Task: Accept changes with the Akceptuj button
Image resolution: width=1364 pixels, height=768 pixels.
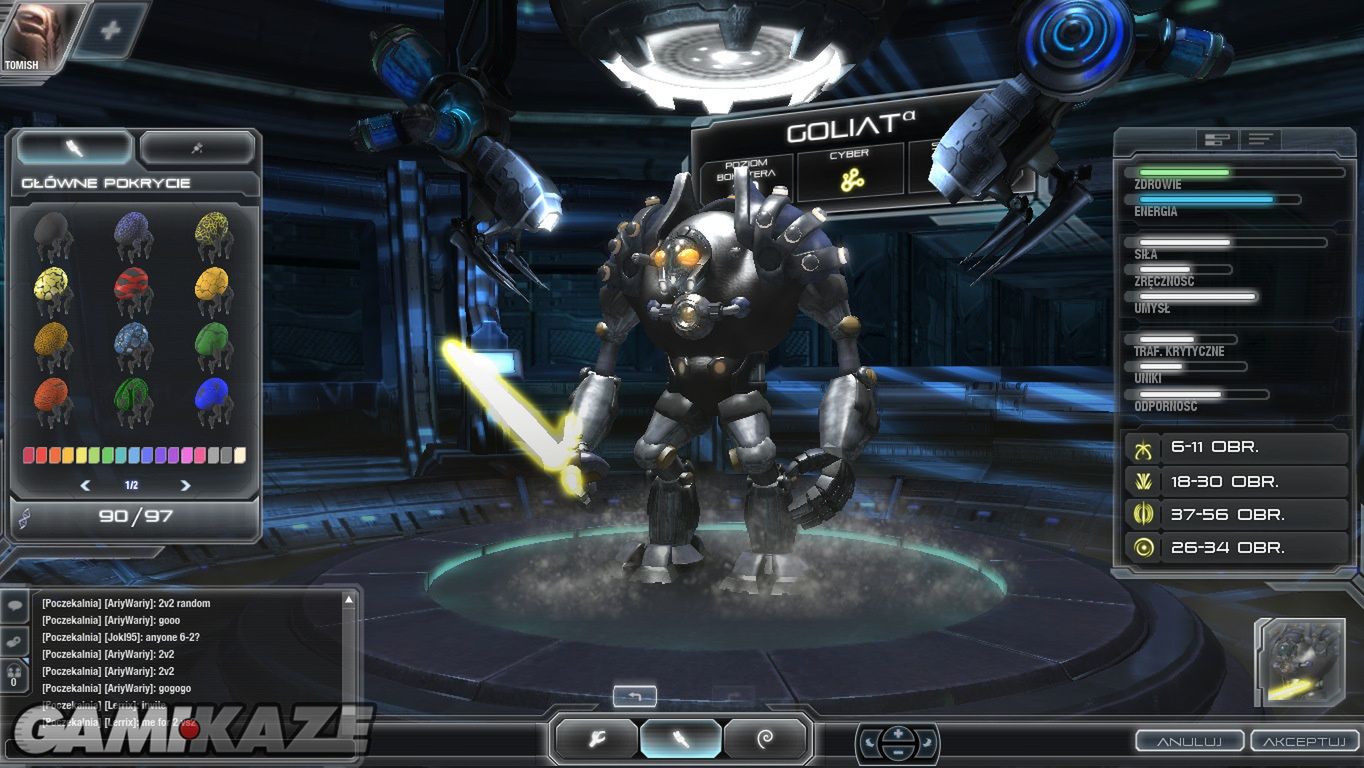Action: point(1304,741)
